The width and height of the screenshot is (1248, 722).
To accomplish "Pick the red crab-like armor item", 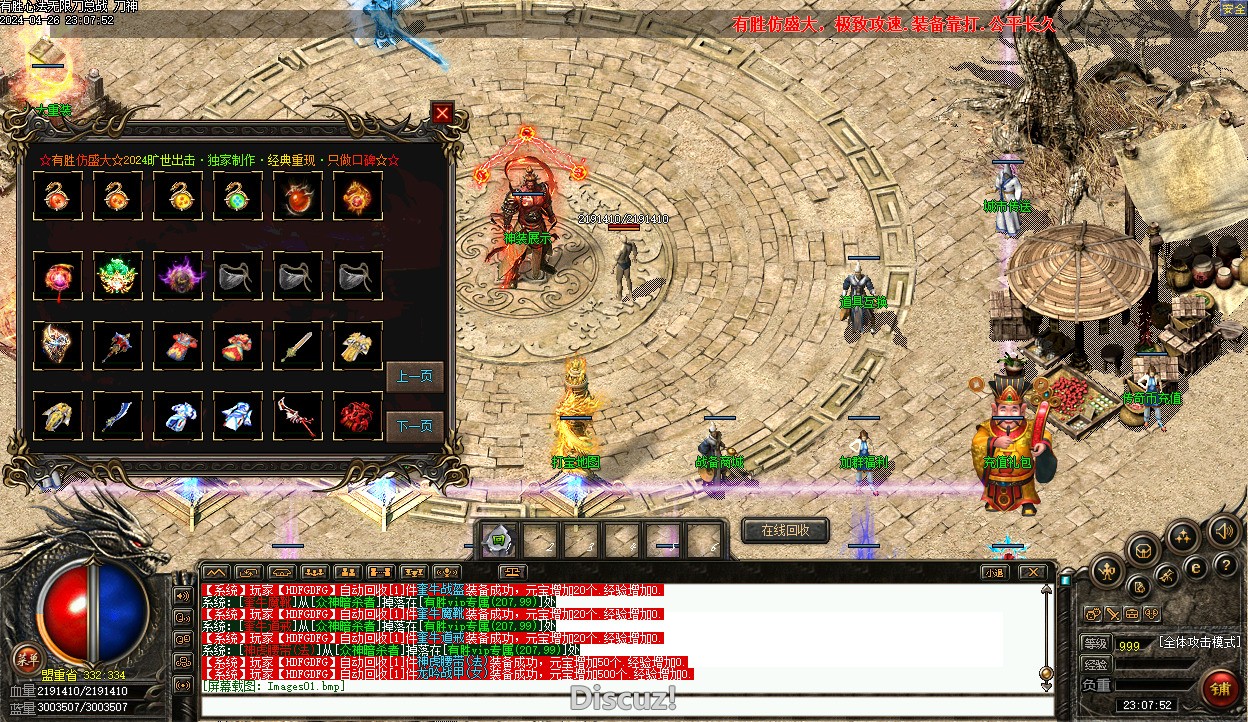I will pyautogui.click(x=358, y=415).
